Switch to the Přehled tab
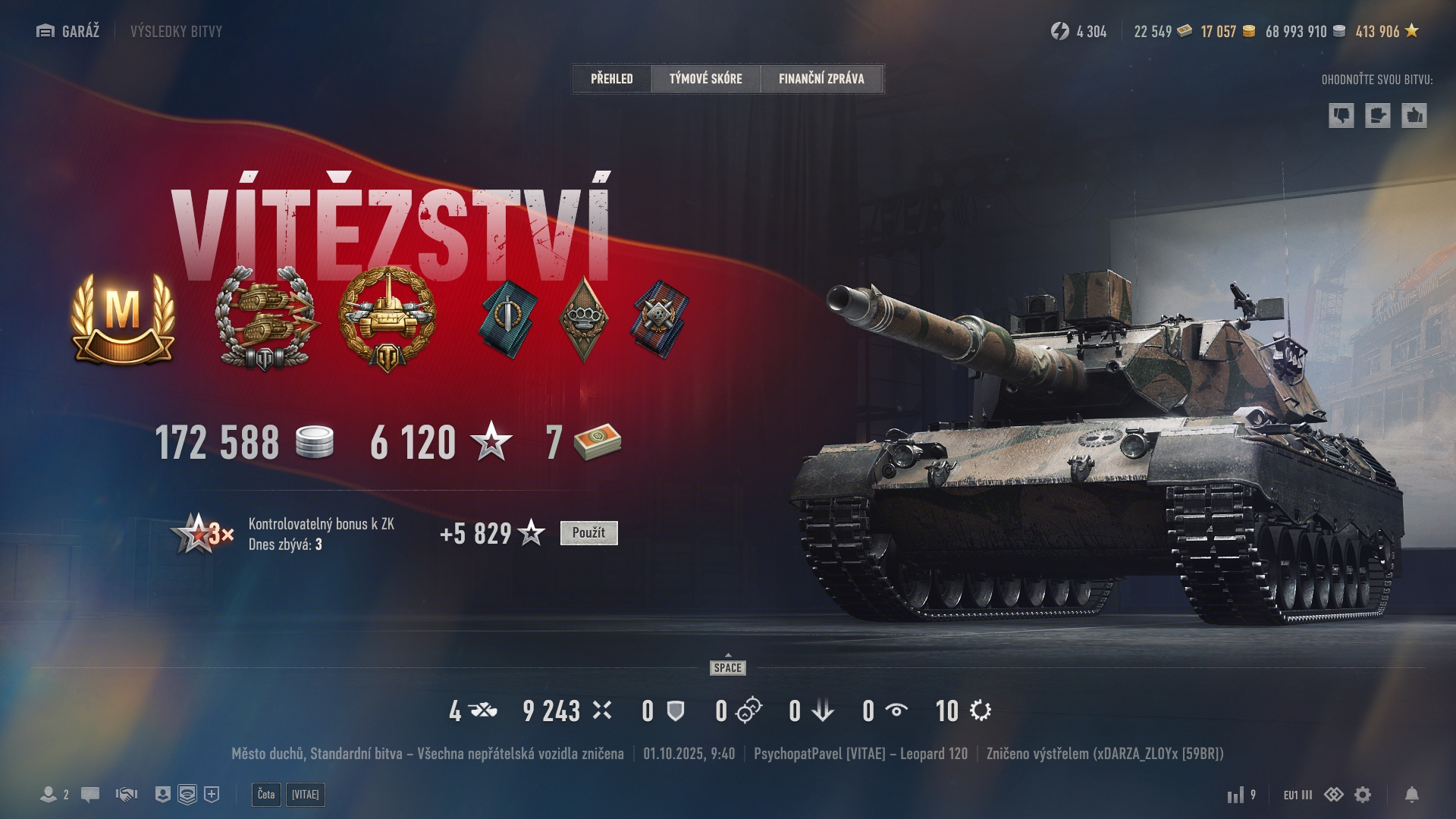Viewport: 1456px width, 819px height. coord(611,79)
